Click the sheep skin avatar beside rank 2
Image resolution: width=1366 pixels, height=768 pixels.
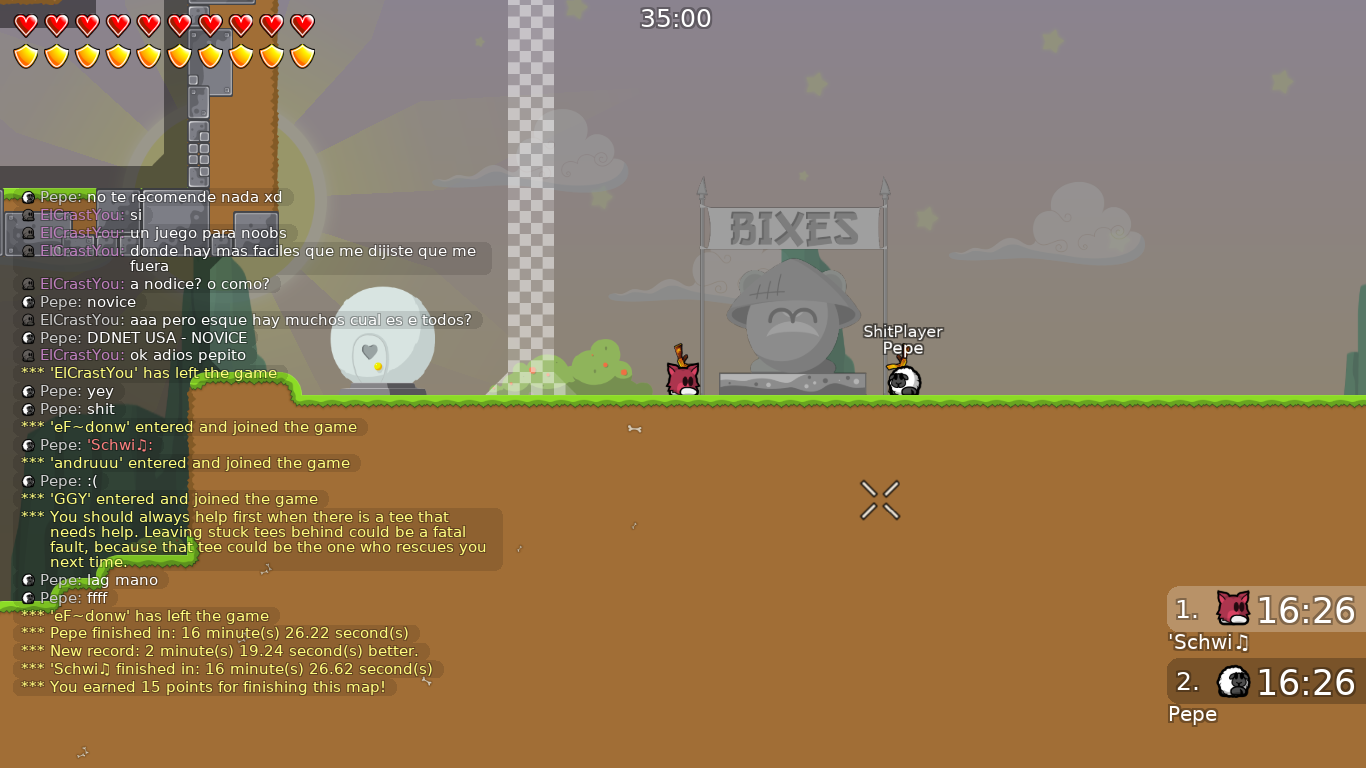[1235, 682]
